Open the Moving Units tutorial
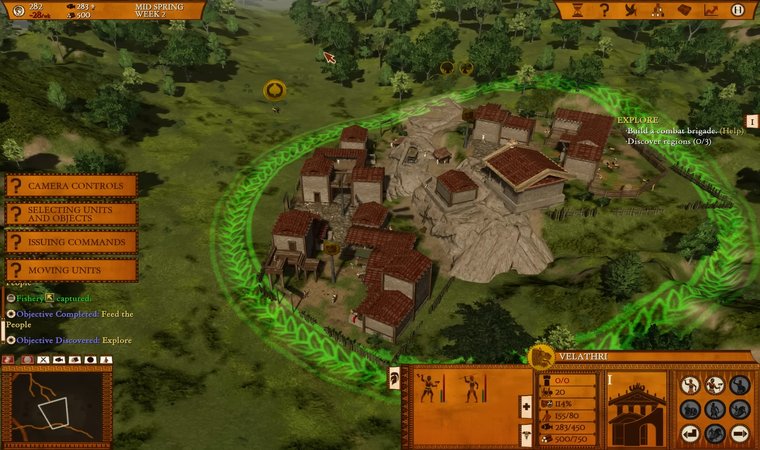The width and height of the screenshot is (760, 450). pos(72,270)
